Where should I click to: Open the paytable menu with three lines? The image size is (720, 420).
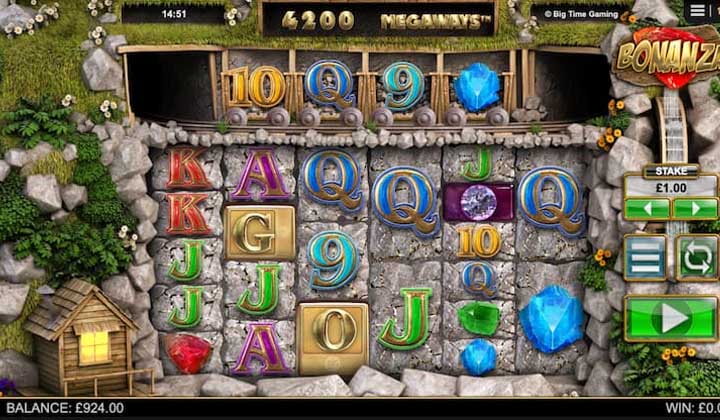point(645,257)
